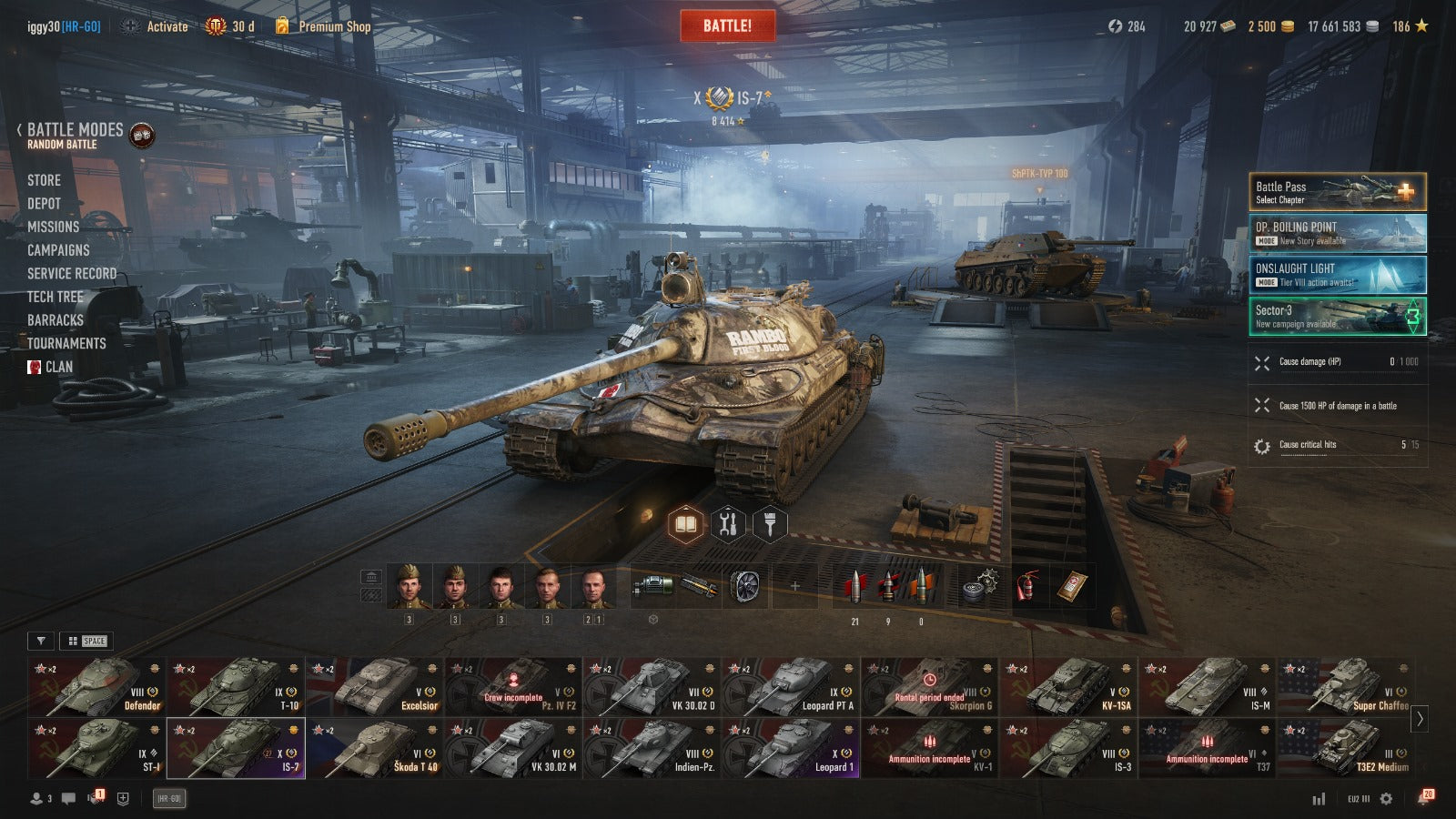
Task: Open the Service Record
Action: [71, 273]
